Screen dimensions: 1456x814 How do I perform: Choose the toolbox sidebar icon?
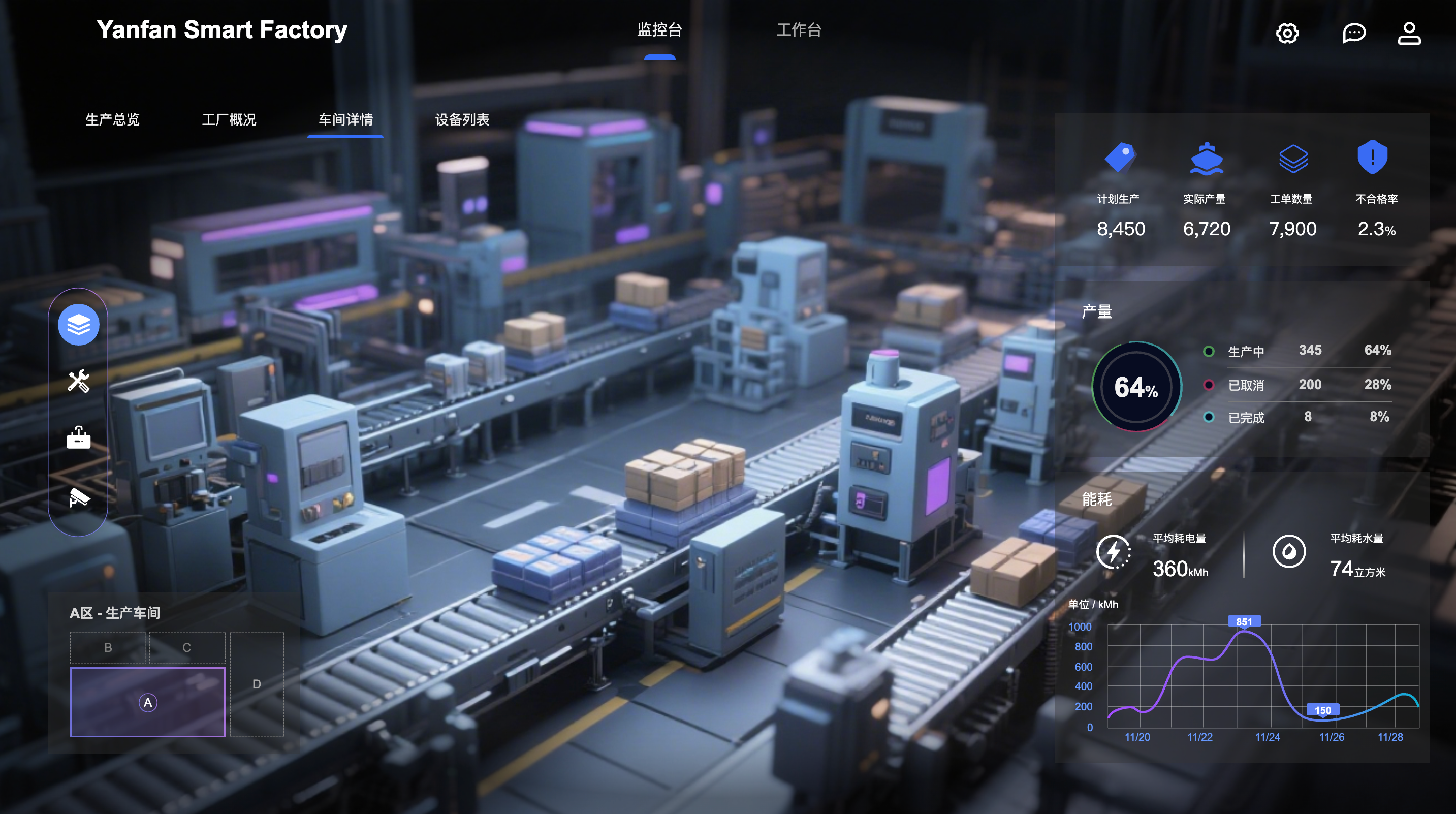tap(79, 438)
